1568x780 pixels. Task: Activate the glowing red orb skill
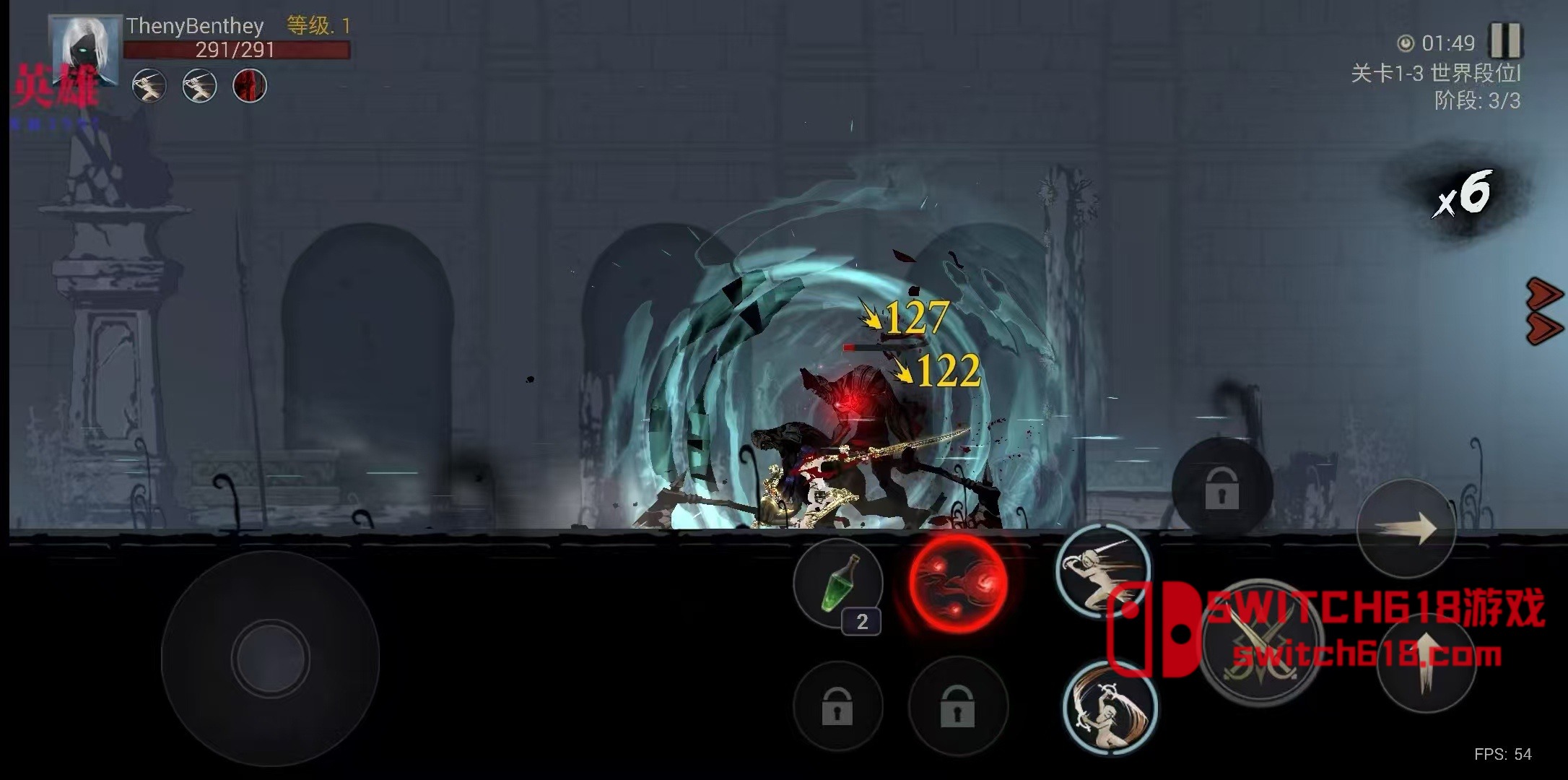click(958, 583)
